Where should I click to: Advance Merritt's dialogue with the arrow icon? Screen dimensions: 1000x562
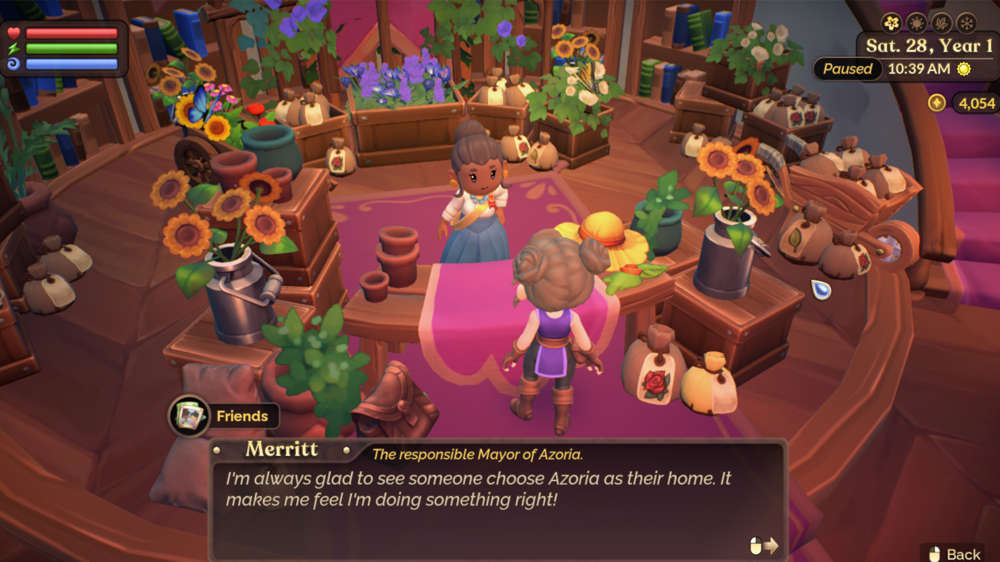[x=764, y=545]
